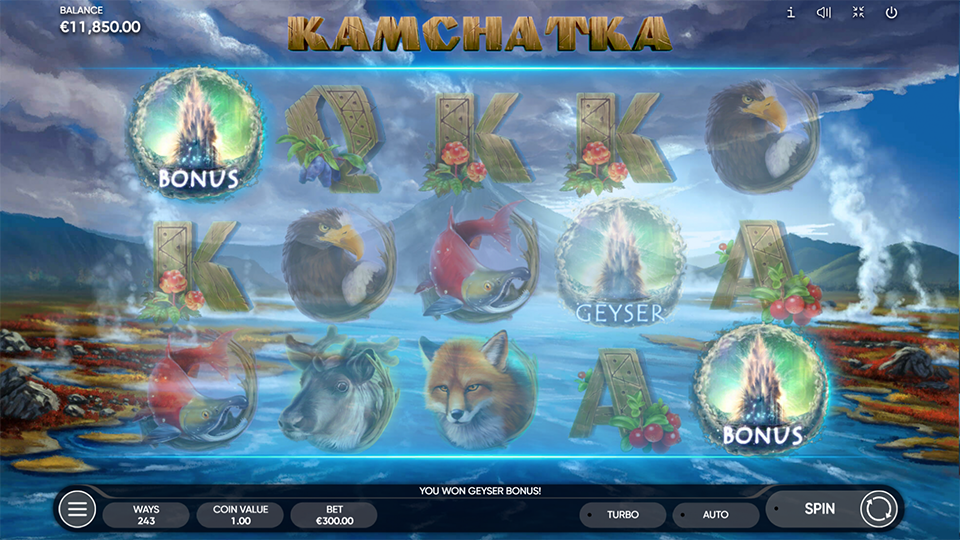Change the Bet amount
The height and width of the screenshot is (541, 960).
[x=333, y=515]
